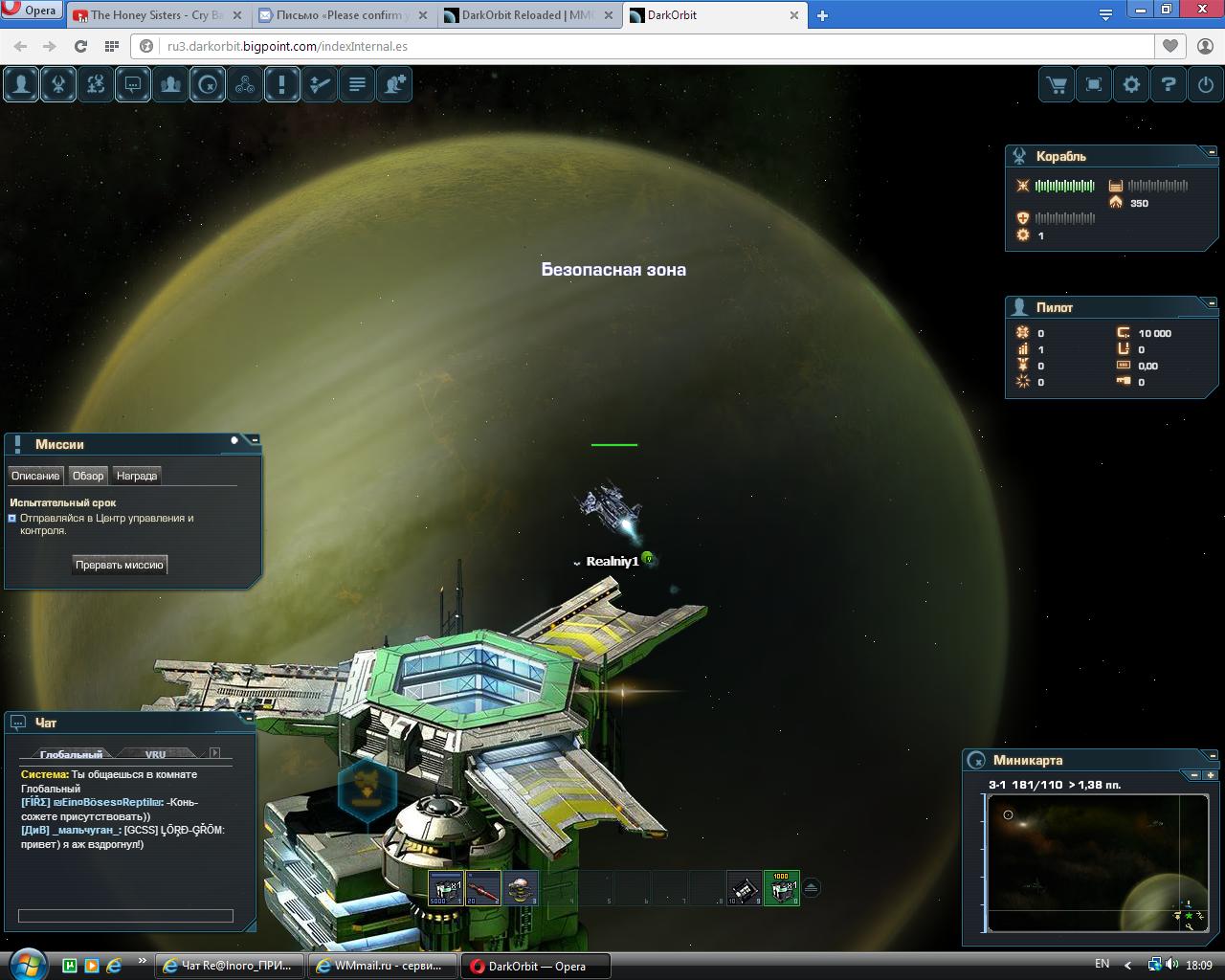Minimize the Корабль ship panel
Viewport: 1225px width, 980px height.
coord(1212,151)
